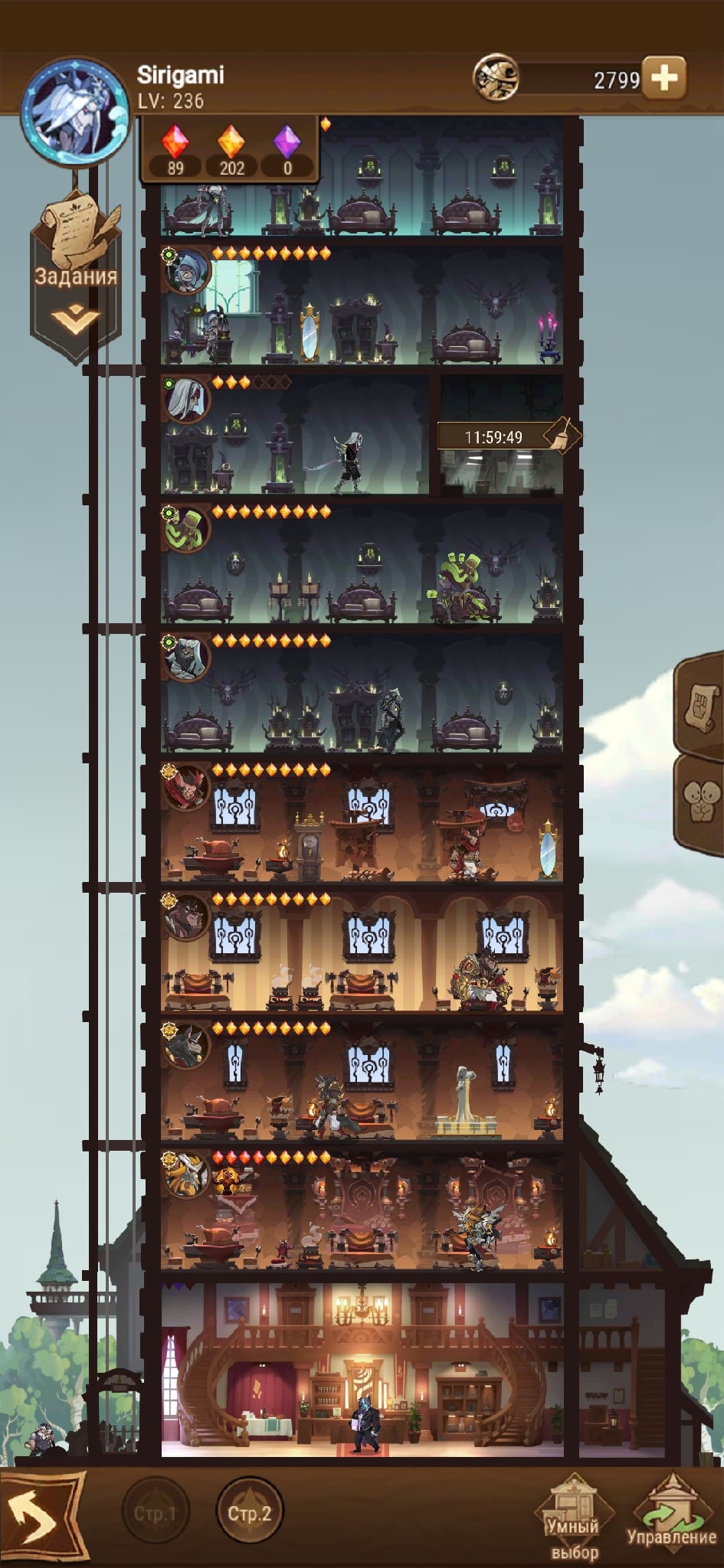
Task: Clean the room with the broom timer
Action: tap(562, 436)
